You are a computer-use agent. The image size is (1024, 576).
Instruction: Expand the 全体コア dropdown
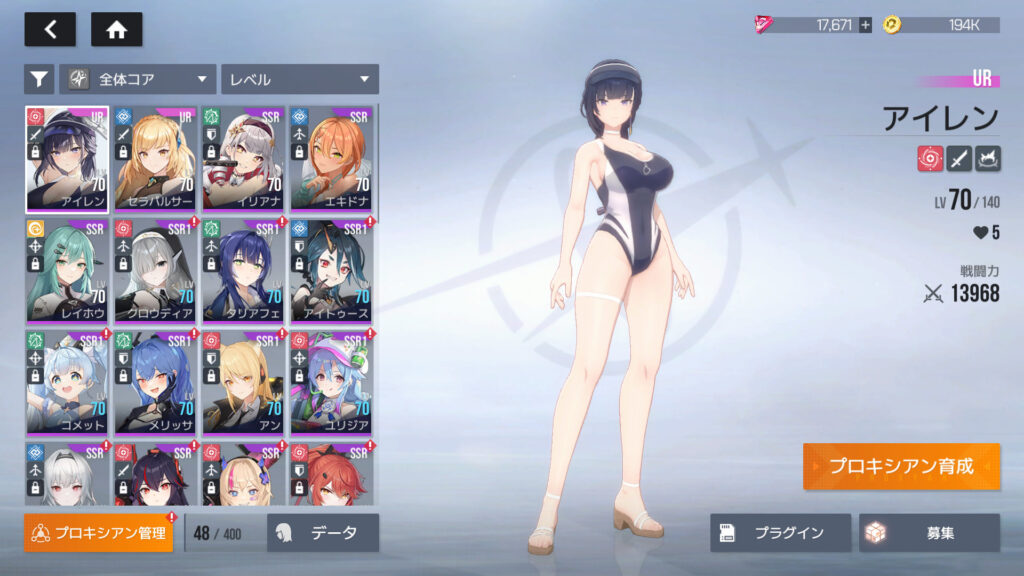point(138,79)
